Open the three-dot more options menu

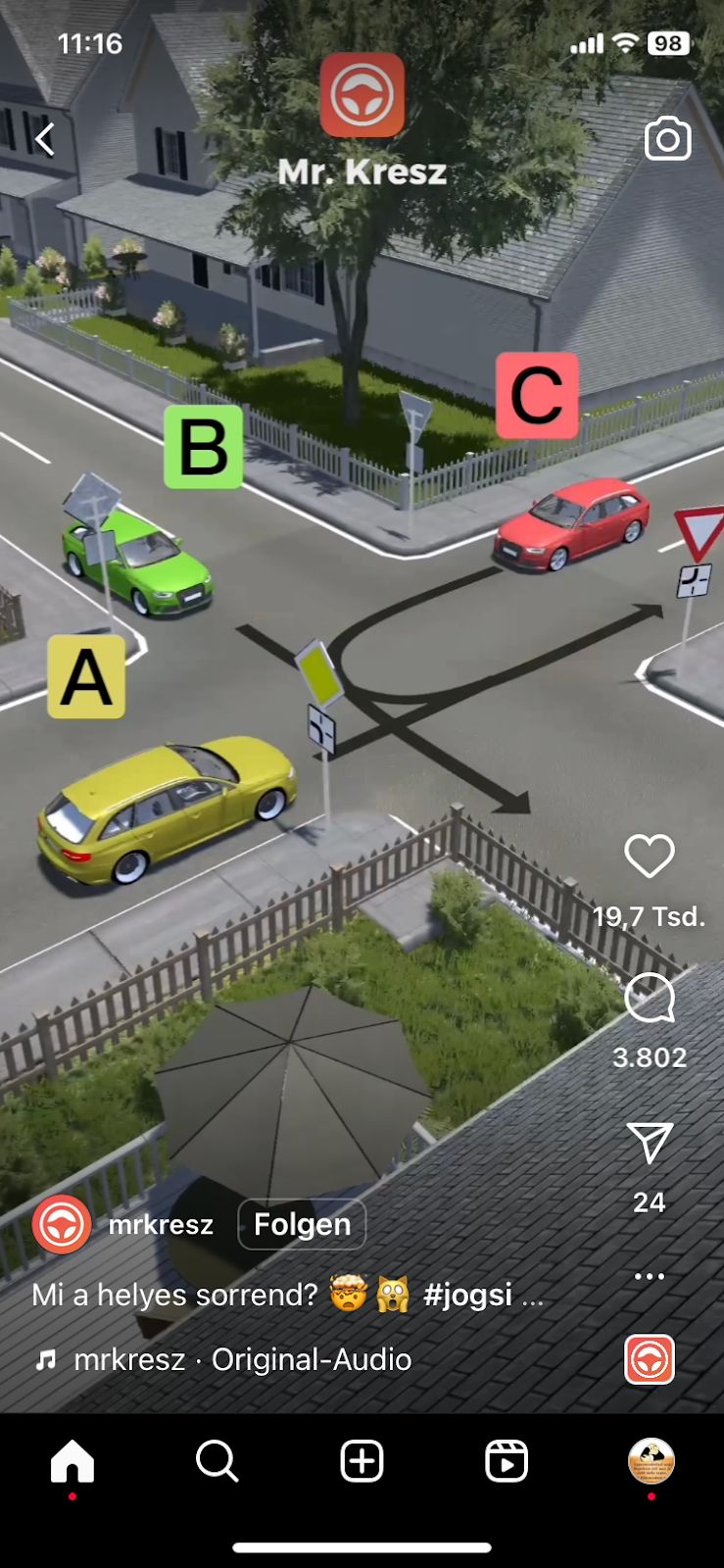[650, 1276]
